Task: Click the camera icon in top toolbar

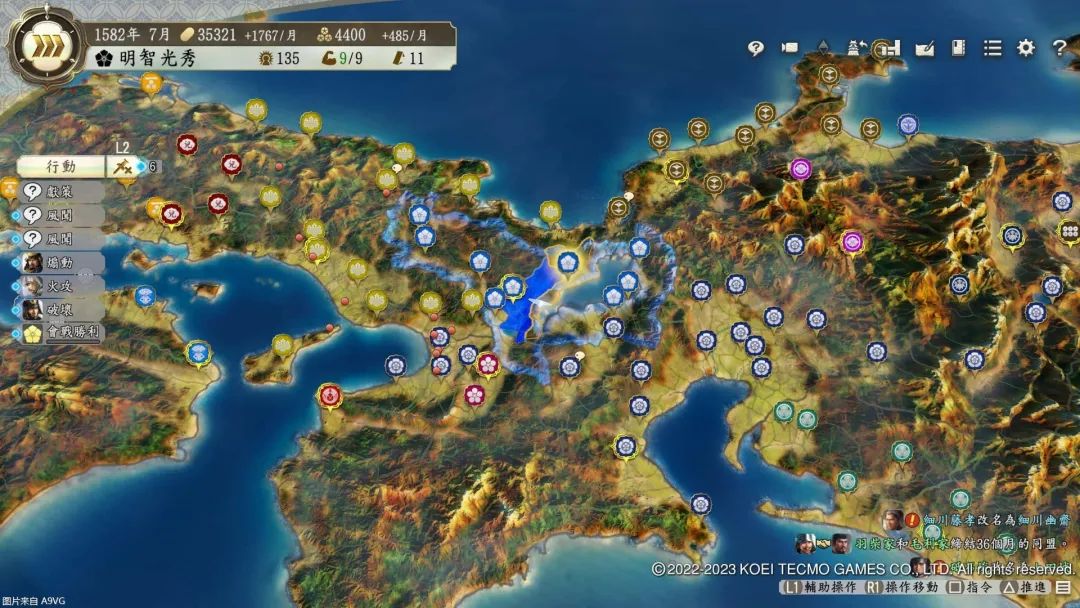Action: (790, 48)
